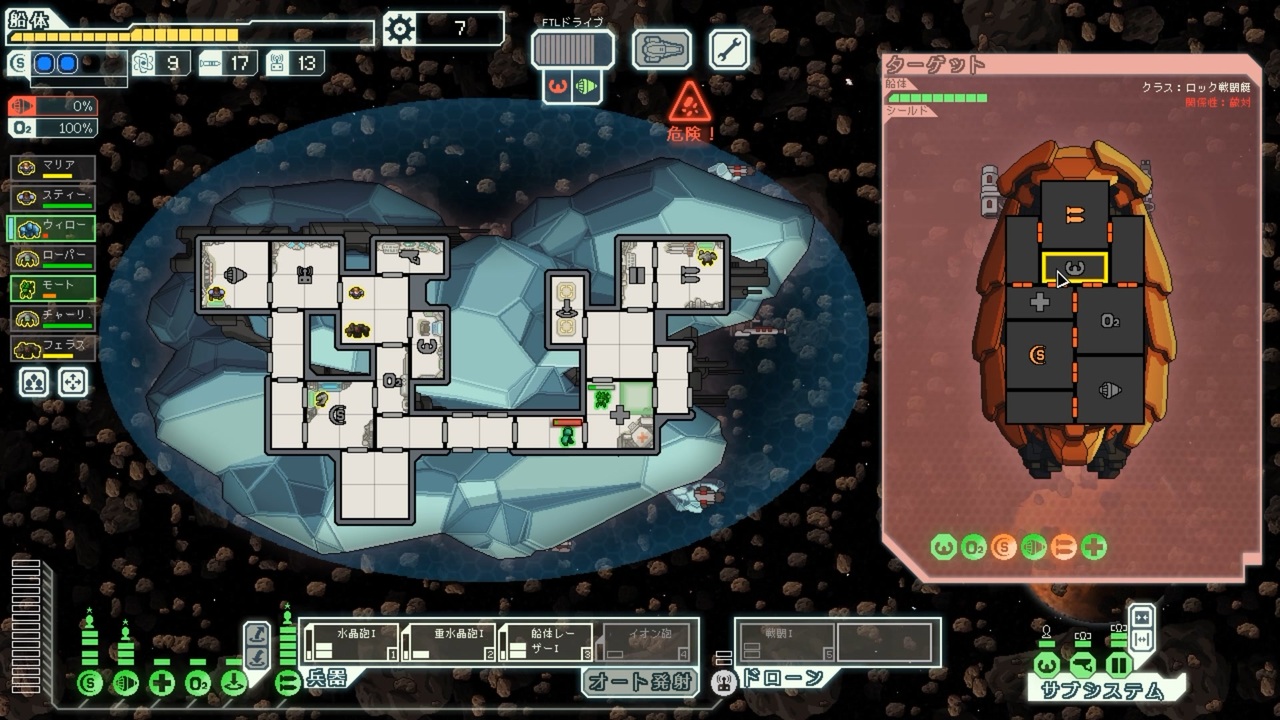Toggle オート発射 autofire

(x=640, y=682)
